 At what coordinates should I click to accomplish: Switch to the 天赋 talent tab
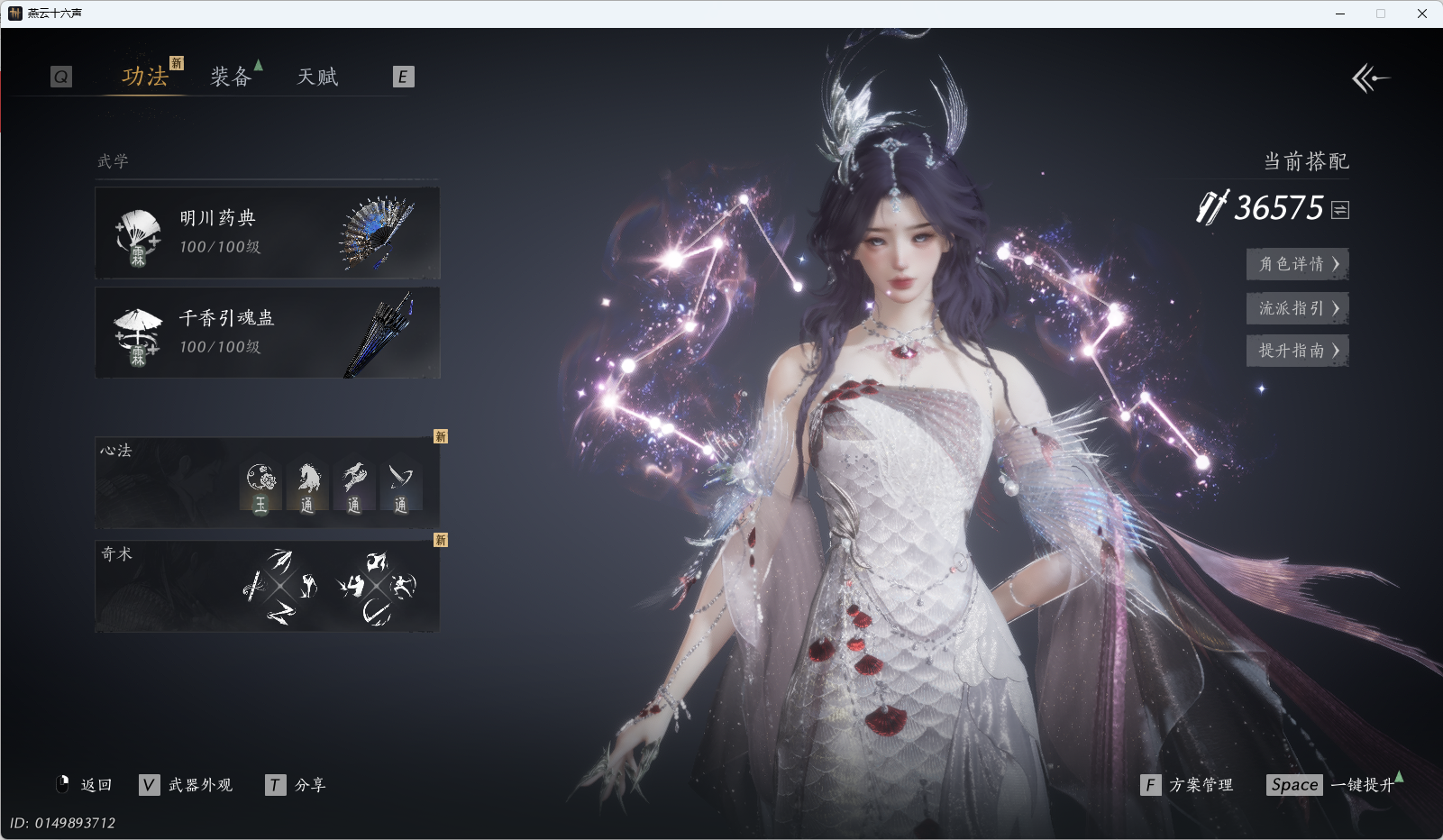[x=317, y=77]
